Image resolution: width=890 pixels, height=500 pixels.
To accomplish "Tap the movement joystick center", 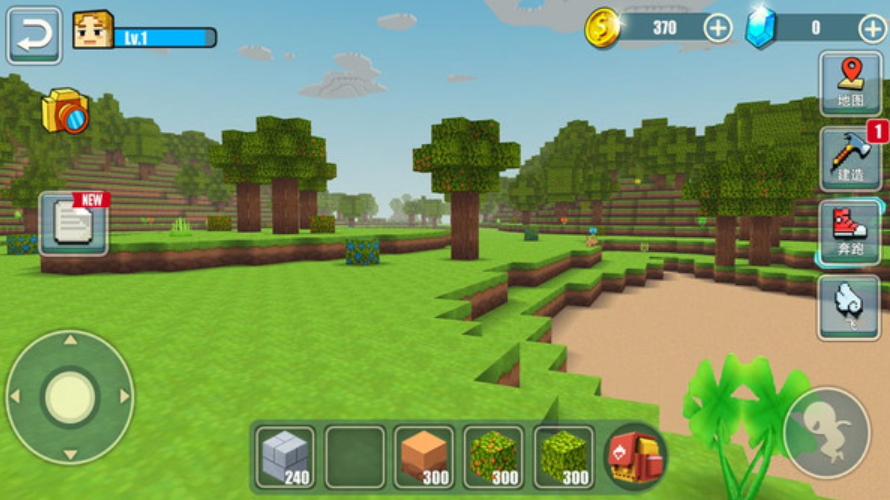I will 70,397.
